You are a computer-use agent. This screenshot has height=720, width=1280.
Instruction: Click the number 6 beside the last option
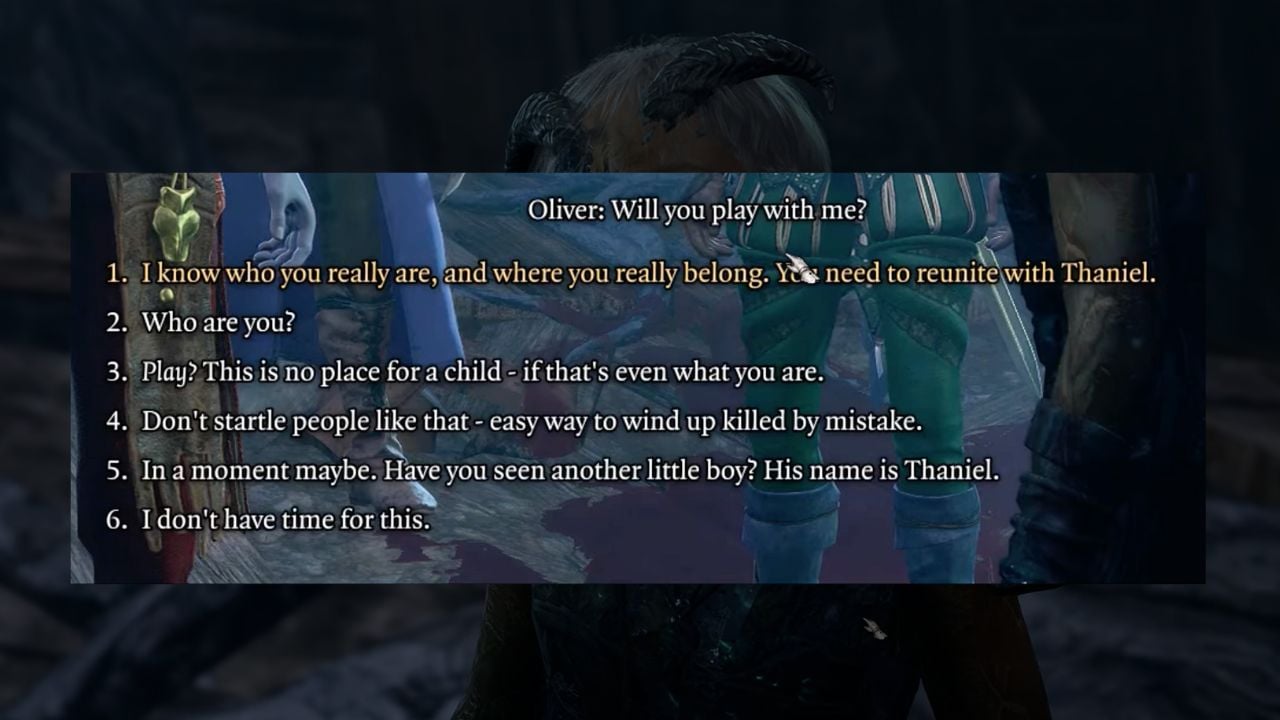click(x=119, y=520)
